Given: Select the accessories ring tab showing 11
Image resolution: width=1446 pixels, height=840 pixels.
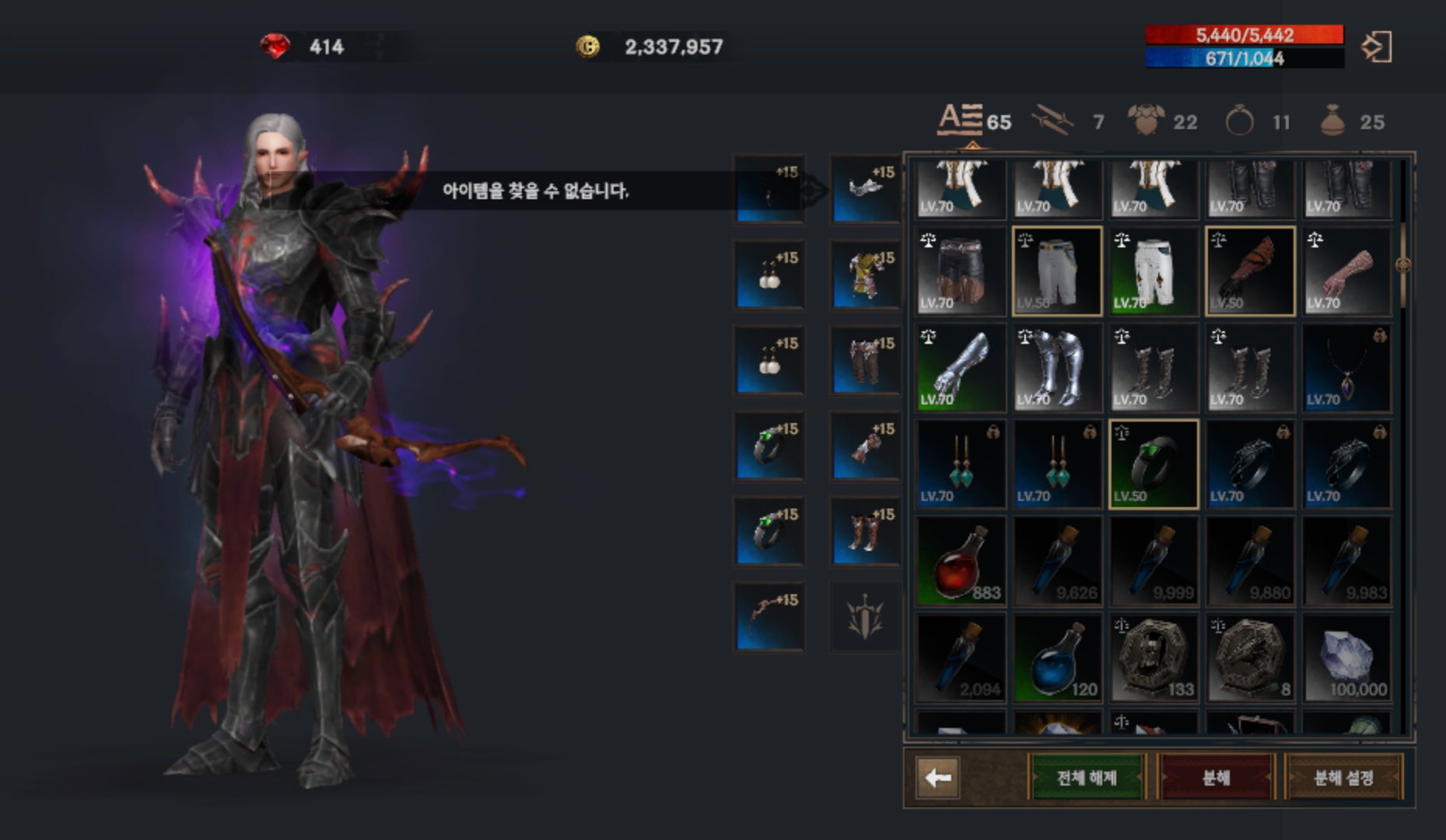Looking at the screenshot, I should [x=1256, y=121].
